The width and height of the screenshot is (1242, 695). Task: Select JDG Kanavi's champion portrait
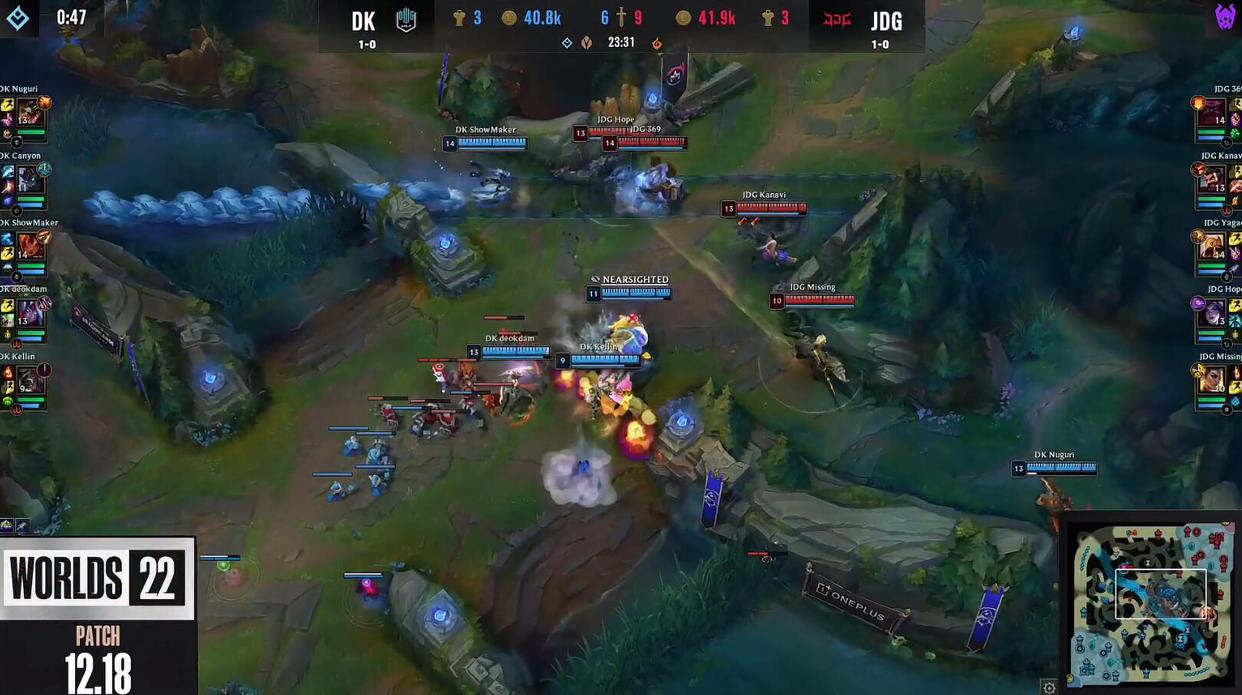pyautogui.click(x=1214, y=180)
